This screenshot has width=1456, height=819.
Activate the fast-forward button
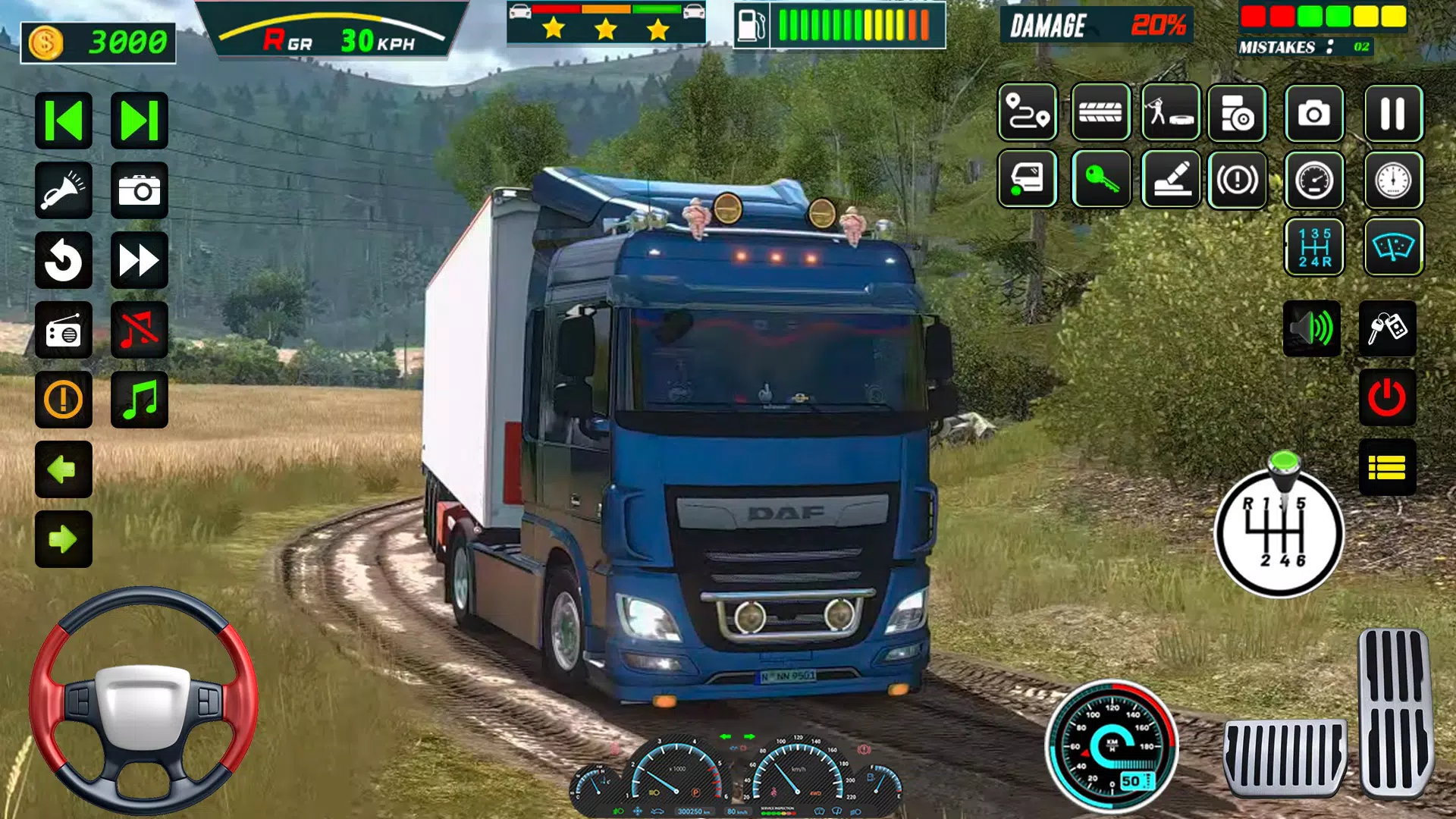(x=140, y=261)
